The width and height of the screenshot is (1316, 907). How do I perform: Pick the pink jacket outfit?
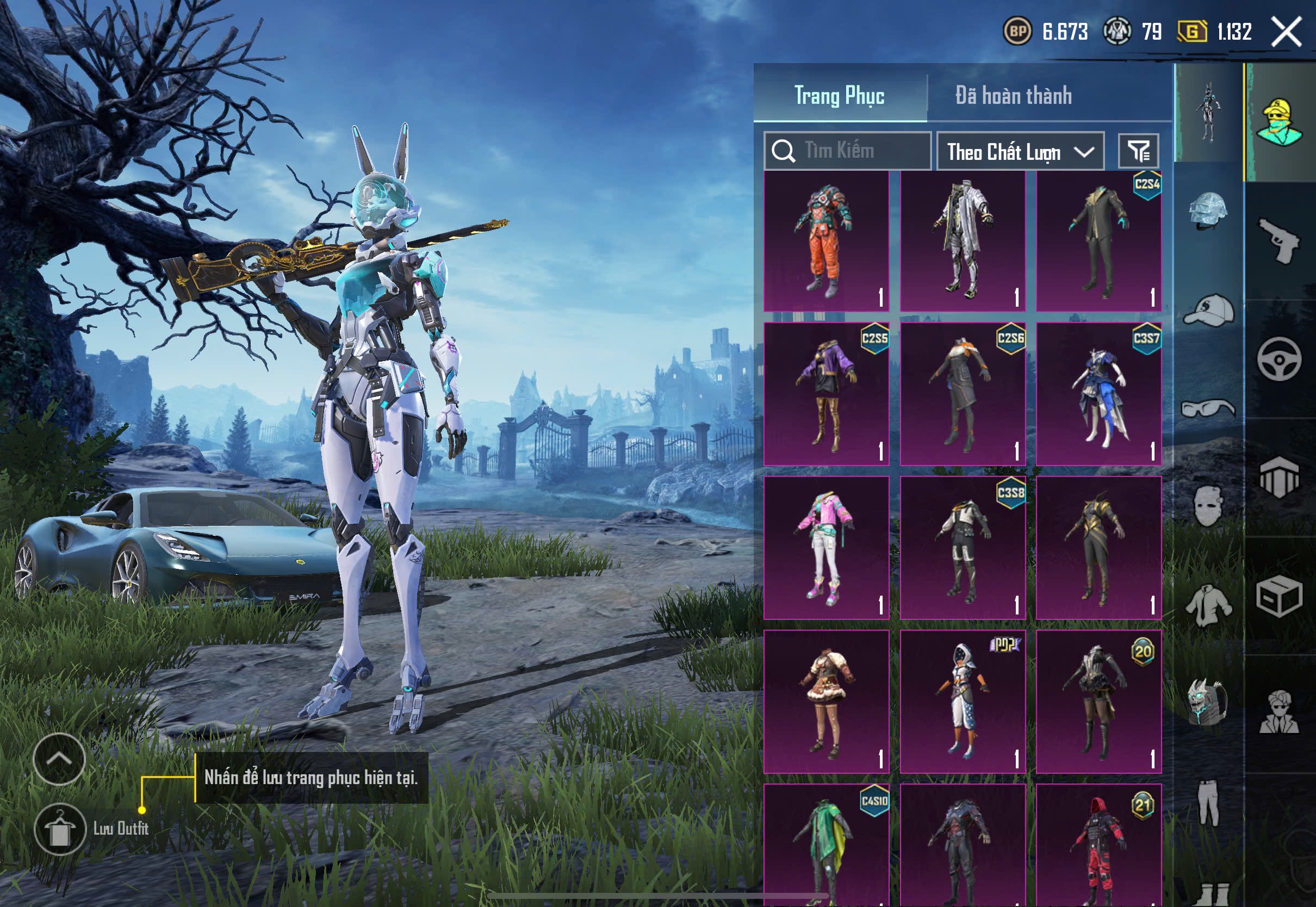tap(826, 548)
